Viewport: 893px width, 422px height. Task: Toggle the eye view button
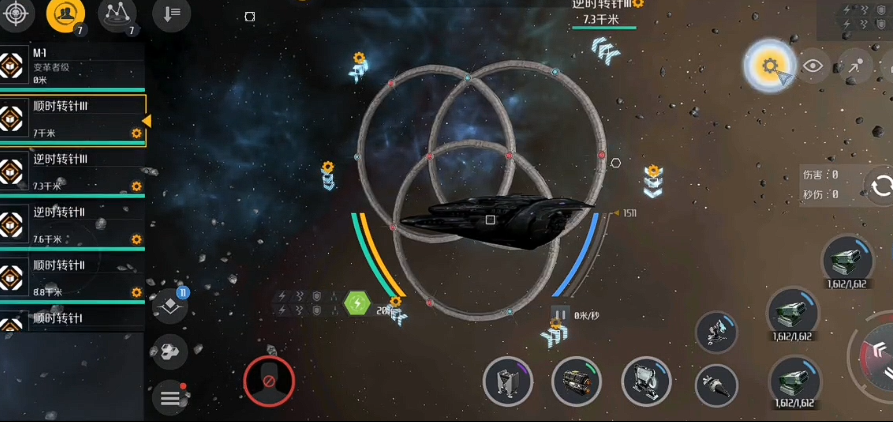813,66
